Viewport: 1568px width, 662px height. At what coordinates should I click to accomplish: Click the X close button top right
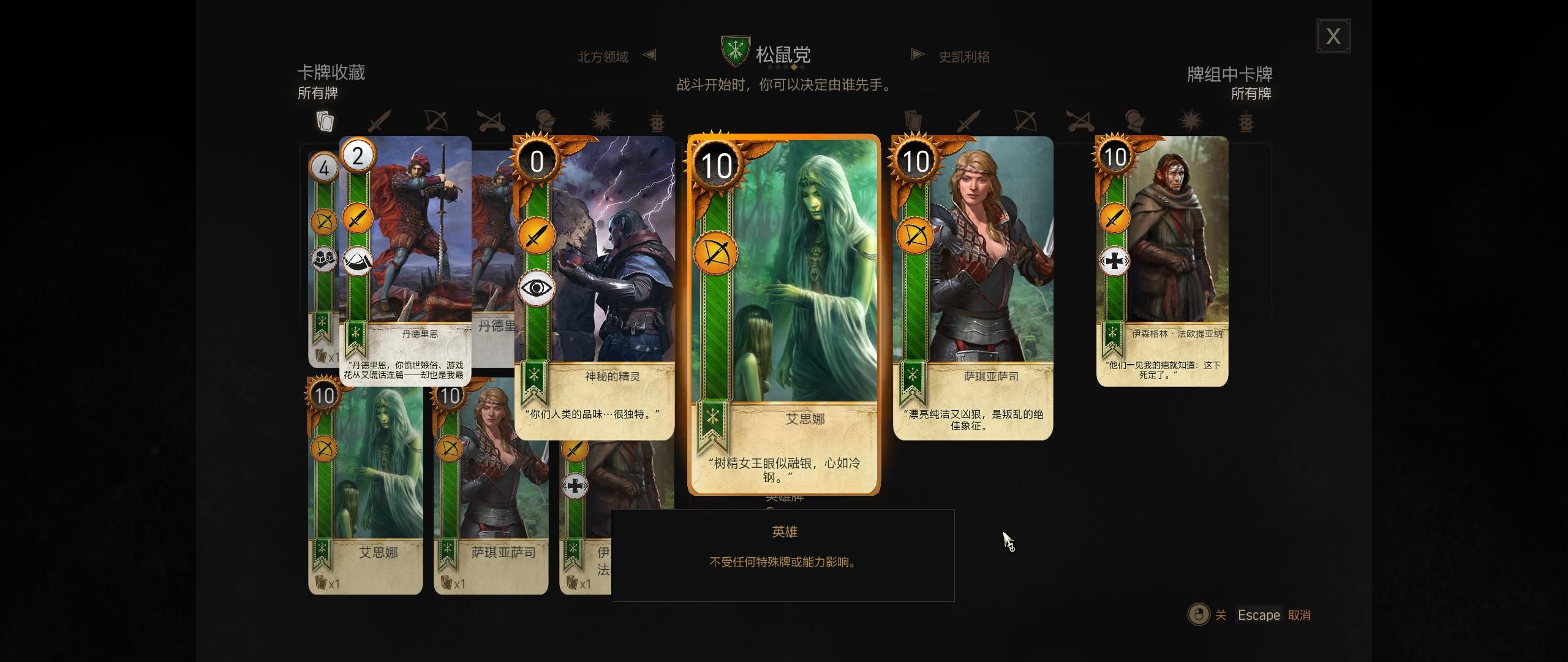tap(1333, 37)
